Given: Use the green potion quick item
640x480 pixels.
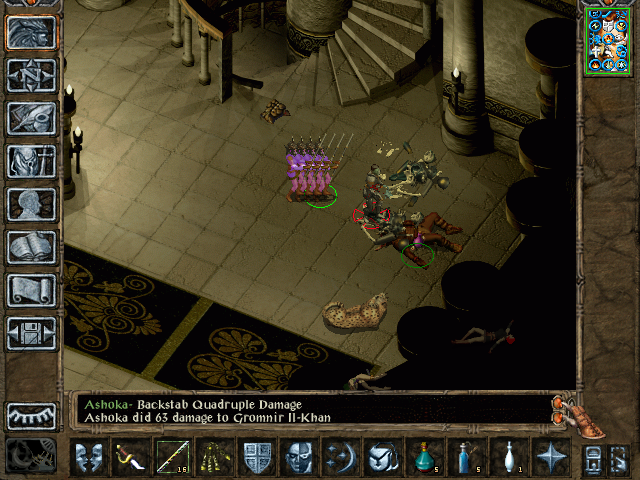Looking at the screenshot, I should pos(424,457).
